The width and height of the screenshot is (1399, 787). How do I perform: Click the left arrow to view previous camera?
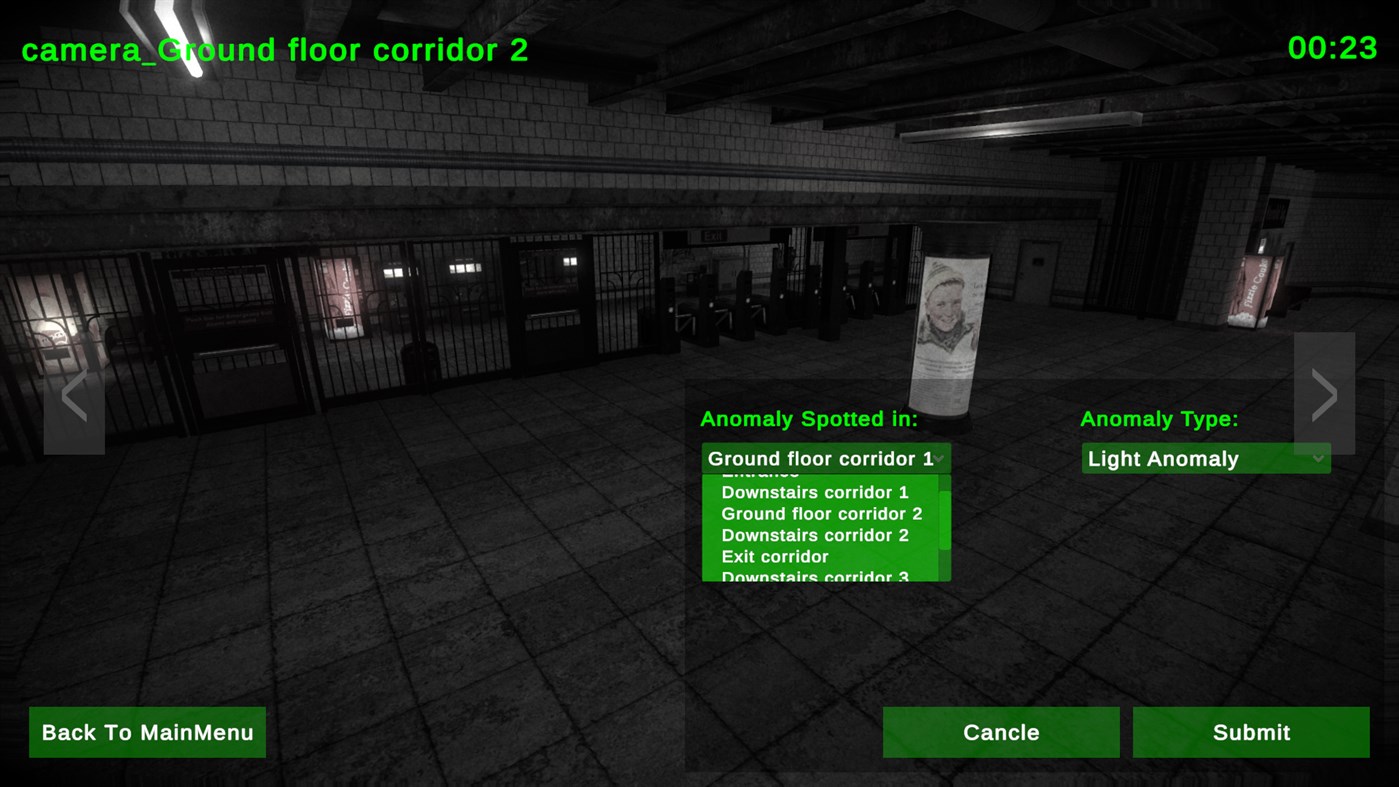click(74, 393)
